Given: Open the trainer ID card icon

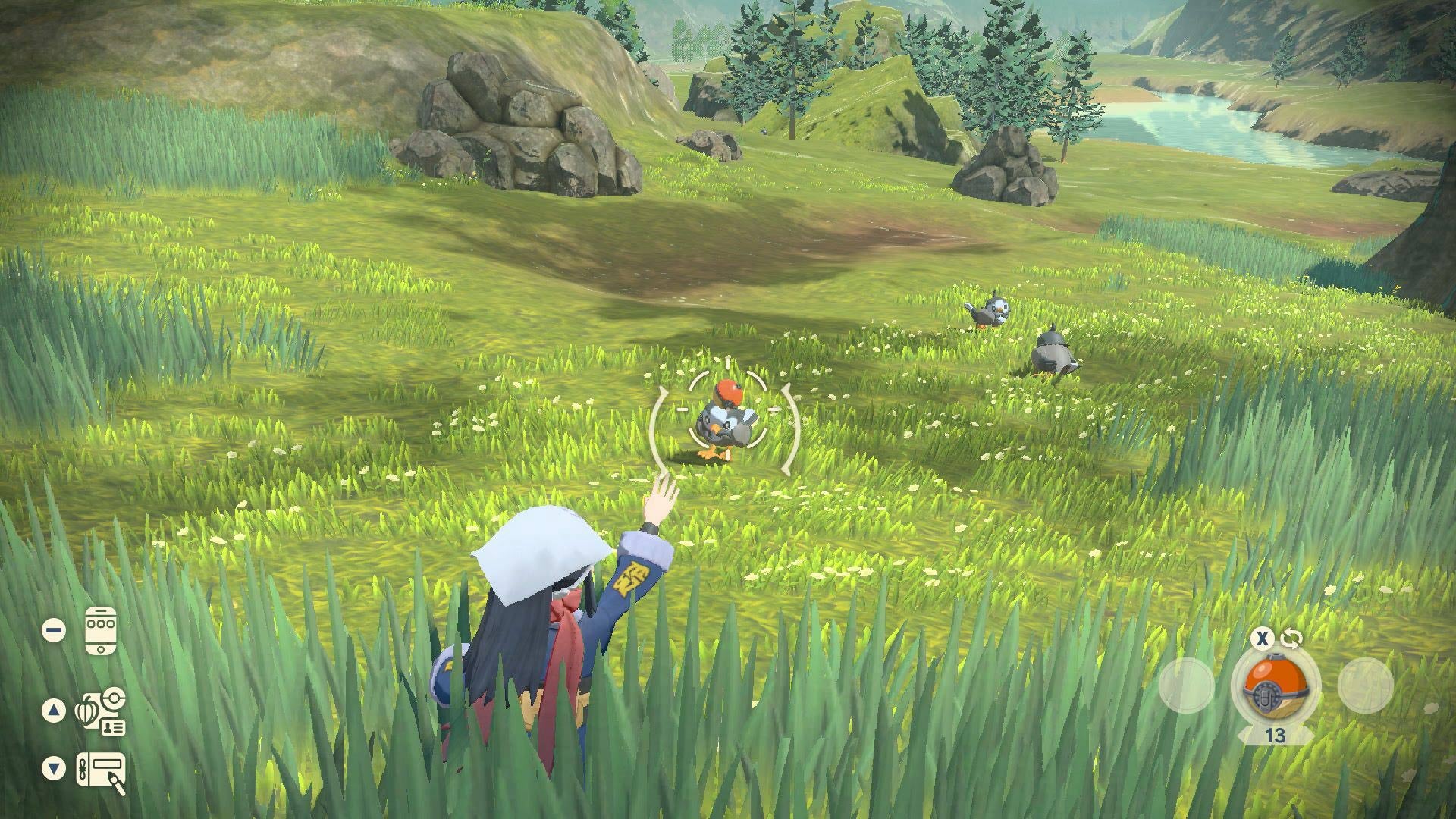Looking at the screenshot, I should tap(112, 726).
